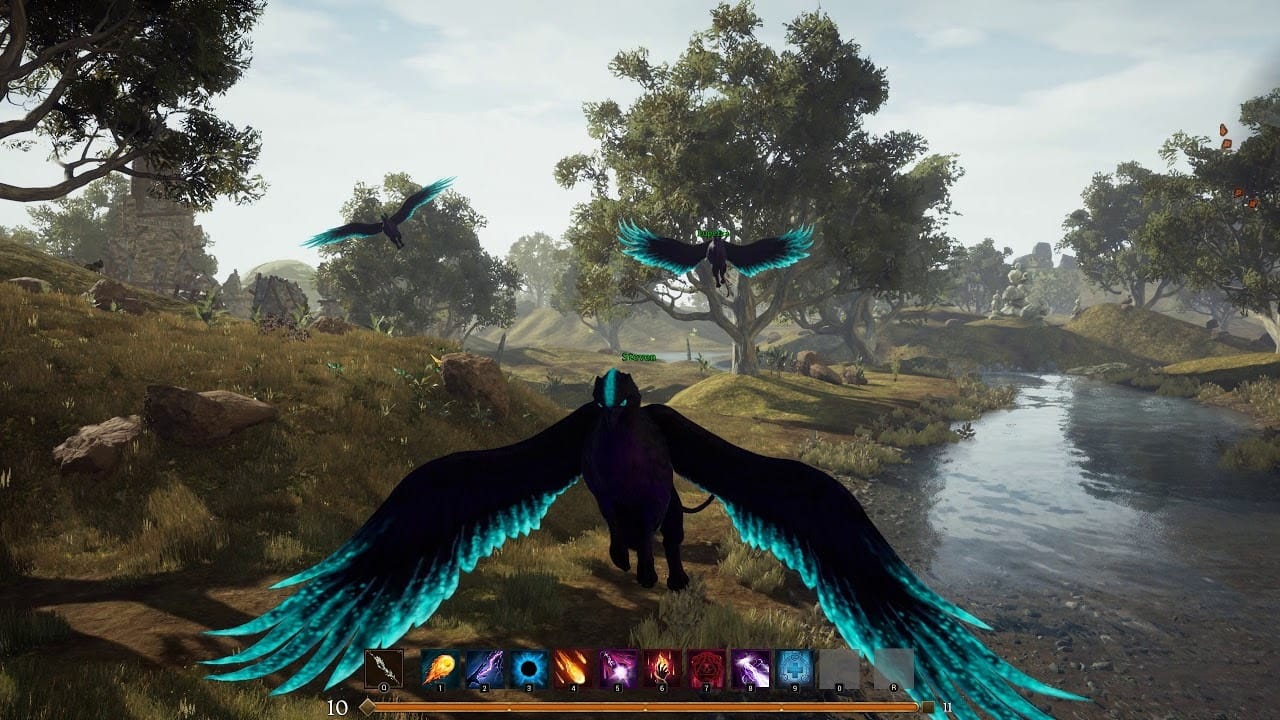Cast the violet lightning beam spell
Viewport: 1280px width, 720px height.
(751, 668)
